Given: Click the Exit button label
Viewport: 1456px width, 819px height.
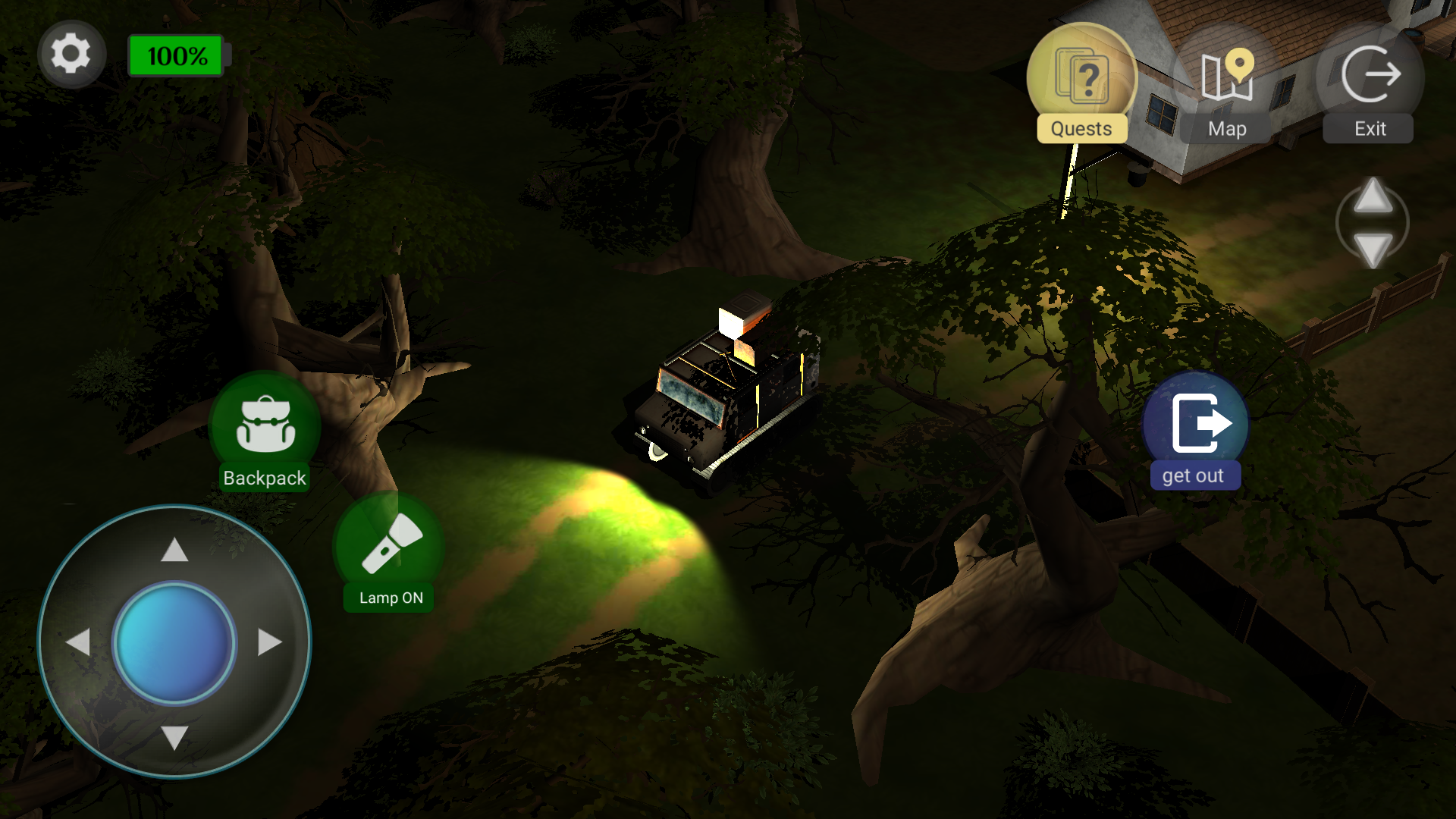Looking at the screenshot, I should point(1367,128).
